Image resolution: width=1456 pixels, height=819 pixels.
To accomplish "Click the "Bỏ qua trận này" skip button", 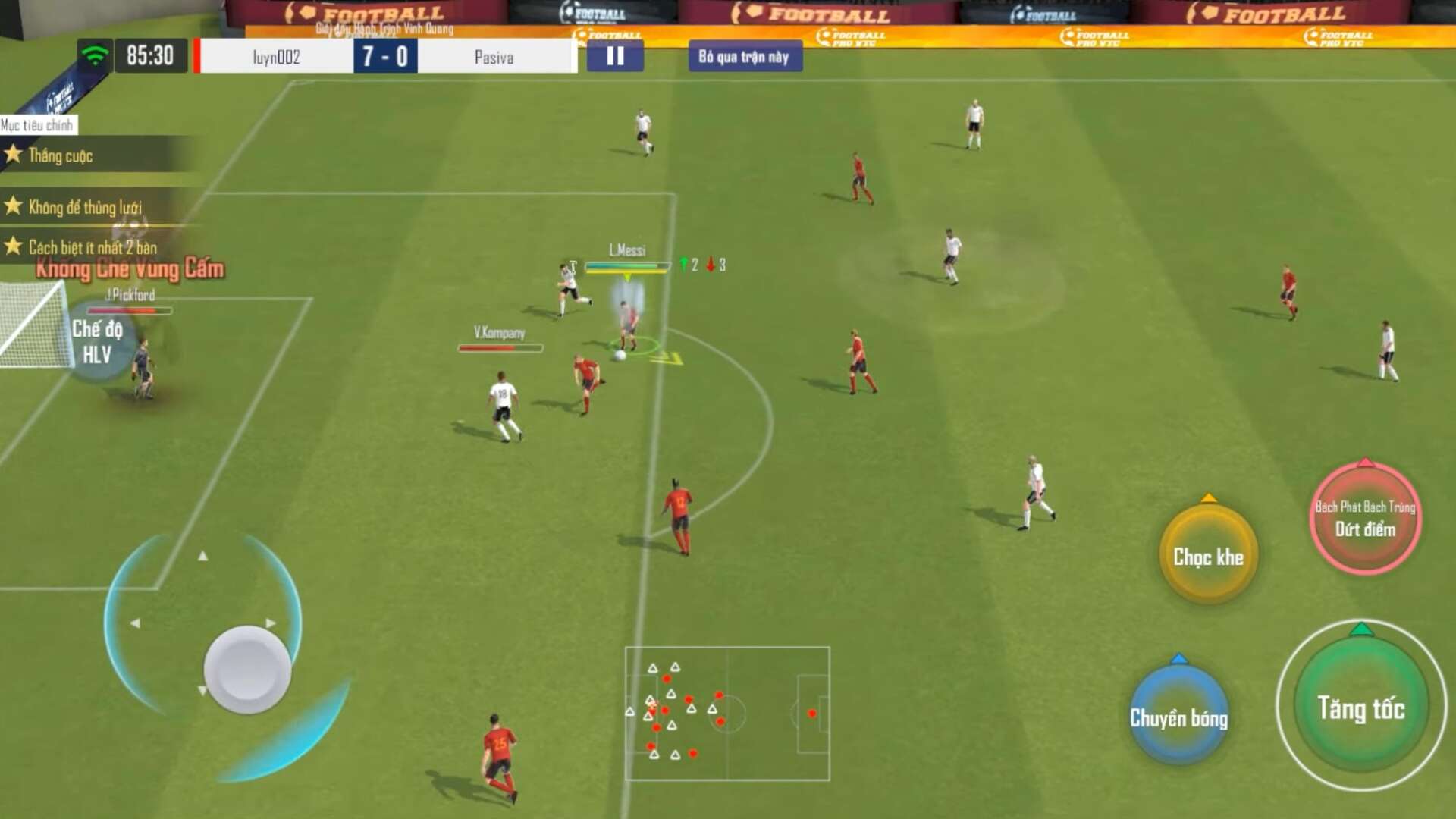I will [x=744, y=57].
